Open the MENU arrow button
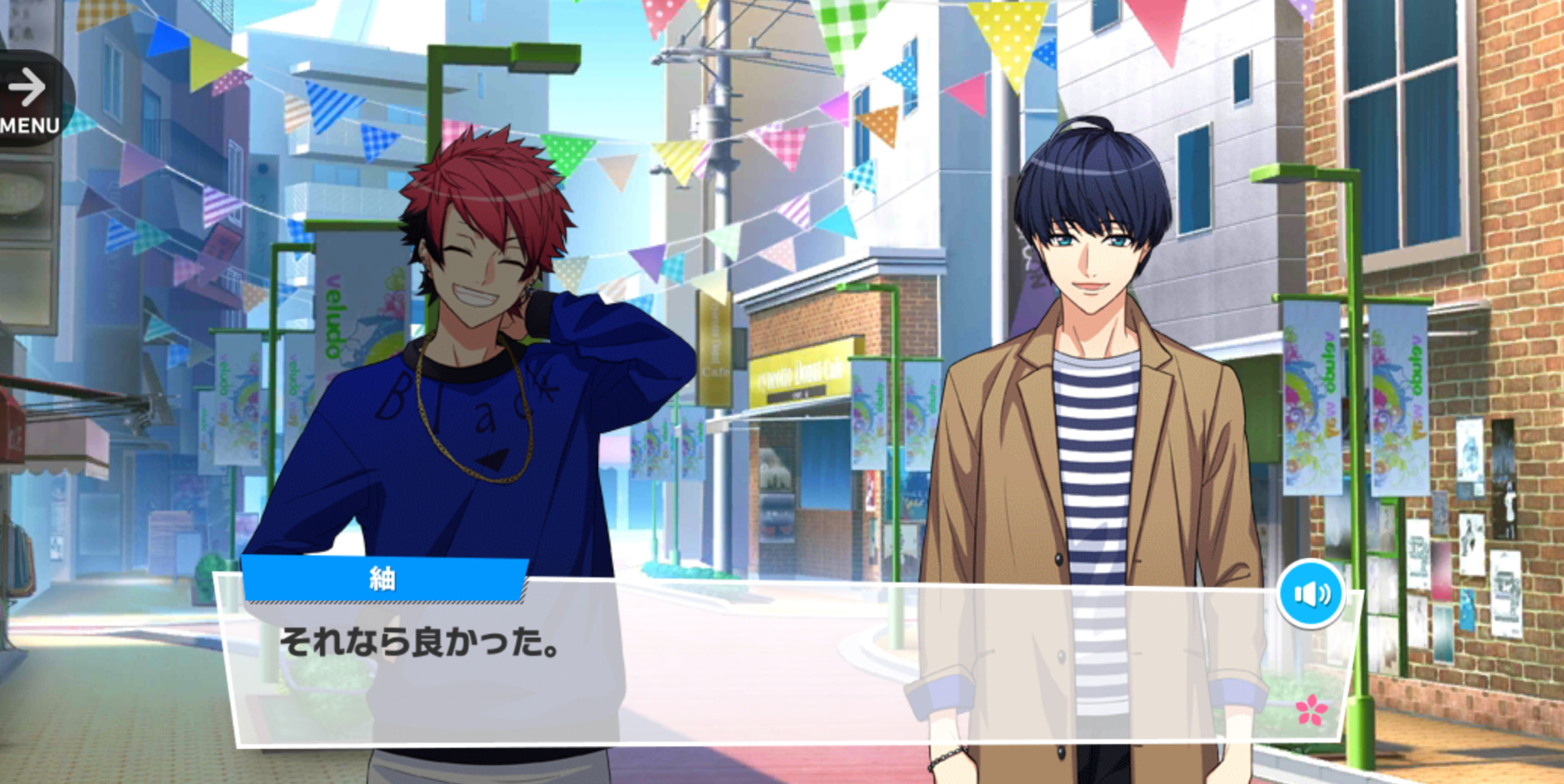This screenshot has height=784, width=1564. [x=31, y=99]
